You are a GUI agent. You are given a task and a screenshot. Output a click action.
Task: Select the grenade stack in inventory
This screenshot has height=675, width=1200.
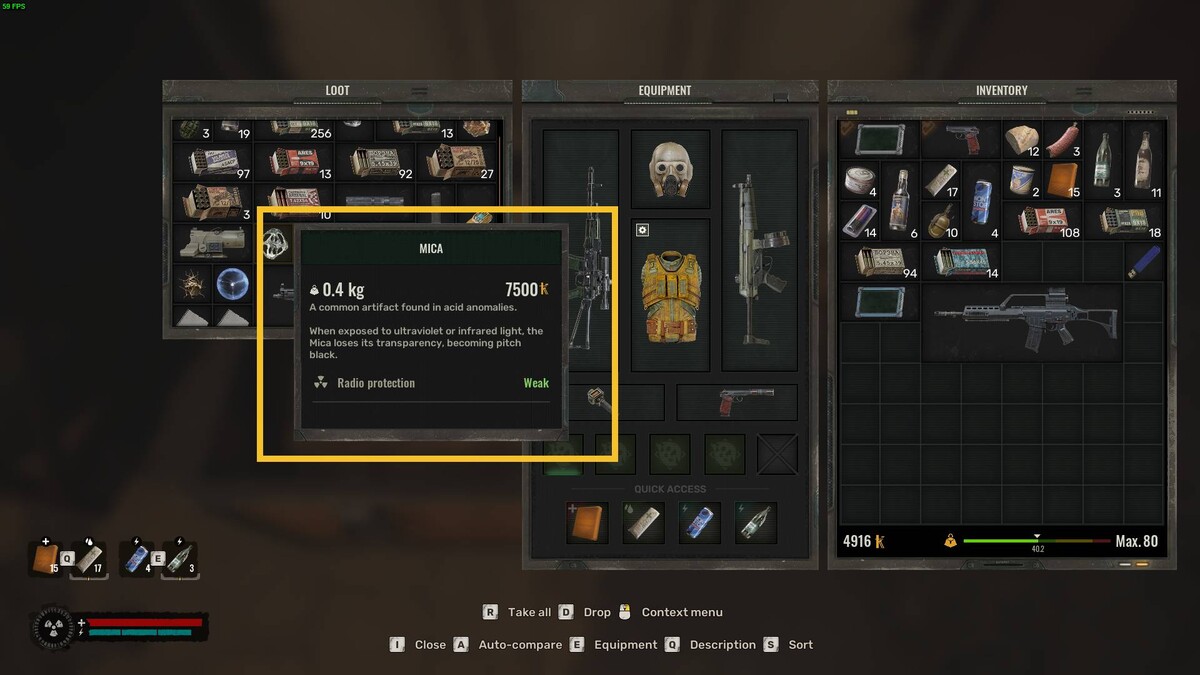941,220
